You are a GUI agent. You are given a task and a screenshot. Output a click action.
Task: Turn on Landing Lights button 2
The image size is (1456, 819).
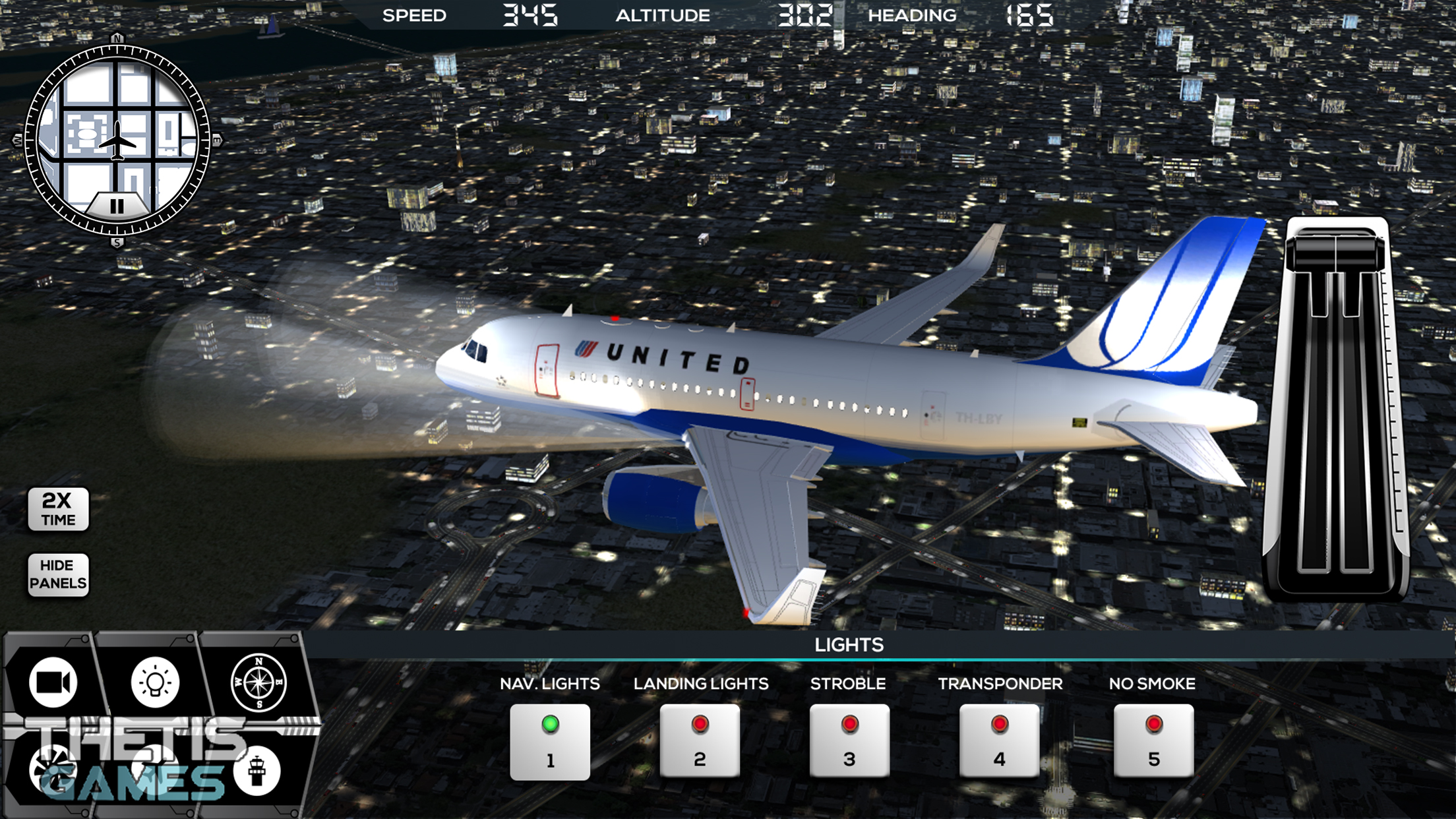point(700,742)
